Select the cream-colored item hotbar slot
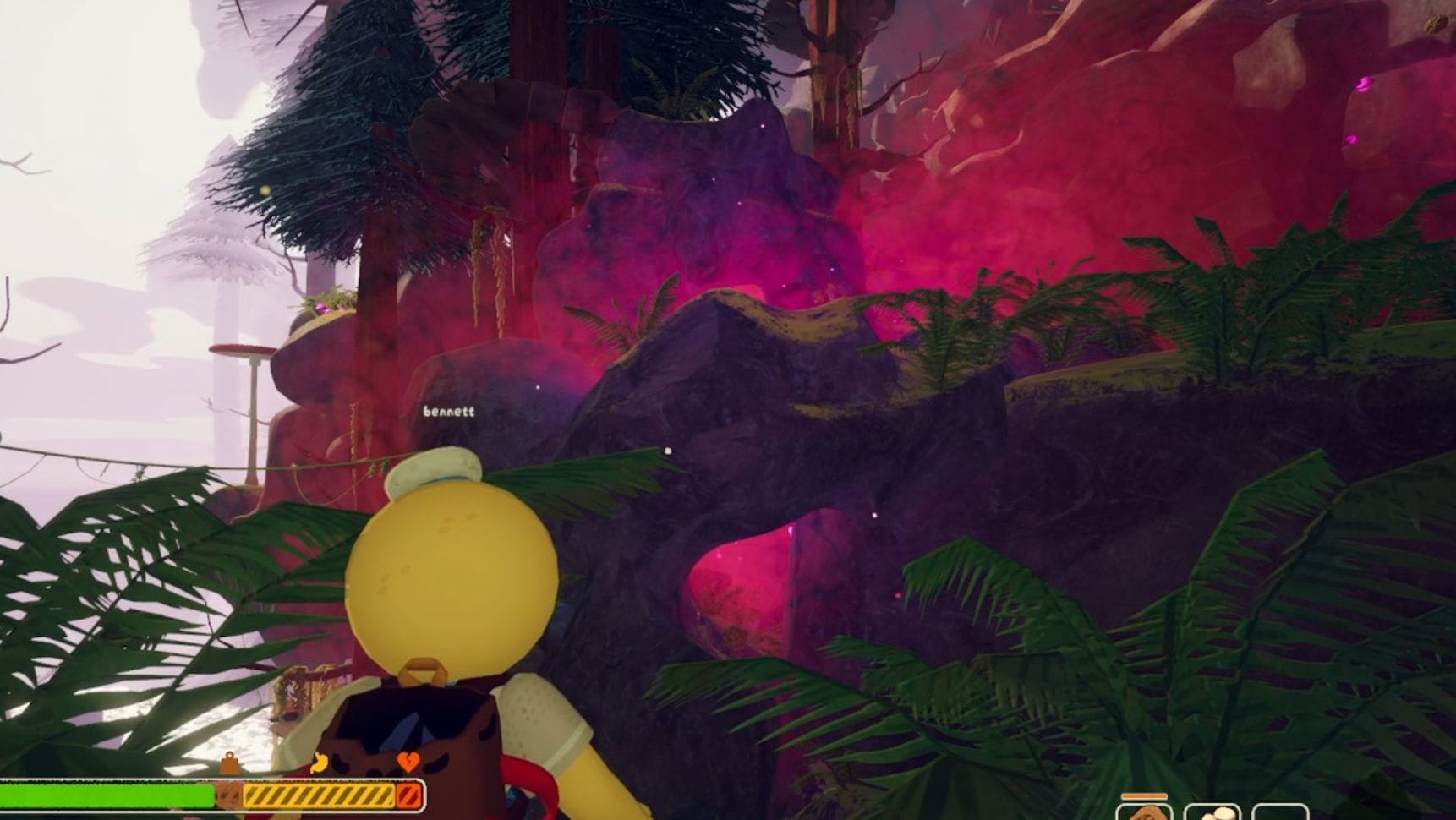This screenshot has width=1456, height=820. point(1212,812)
